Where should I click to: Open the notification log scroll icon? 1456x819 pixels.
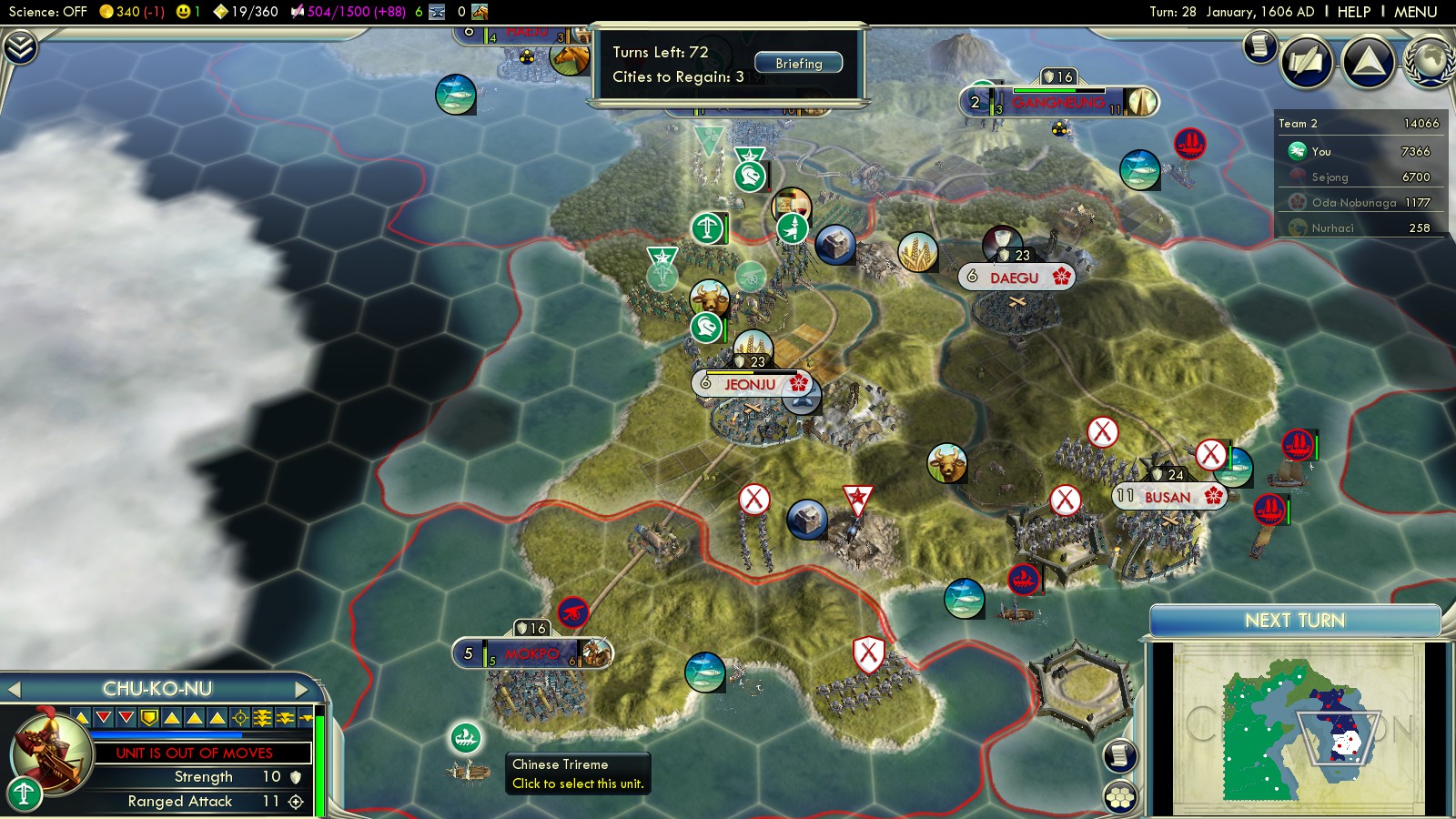point(1259,45)
